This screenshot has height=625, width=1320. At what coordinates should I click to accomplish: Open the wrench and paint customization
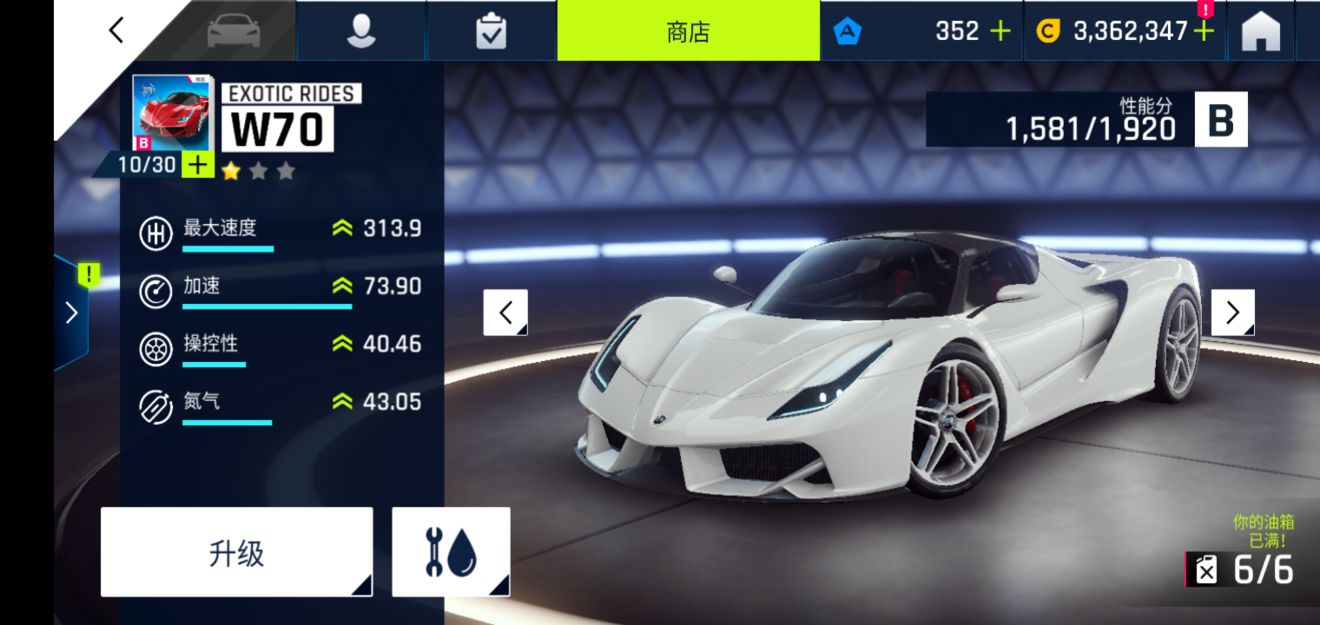[x=451, y=552]
